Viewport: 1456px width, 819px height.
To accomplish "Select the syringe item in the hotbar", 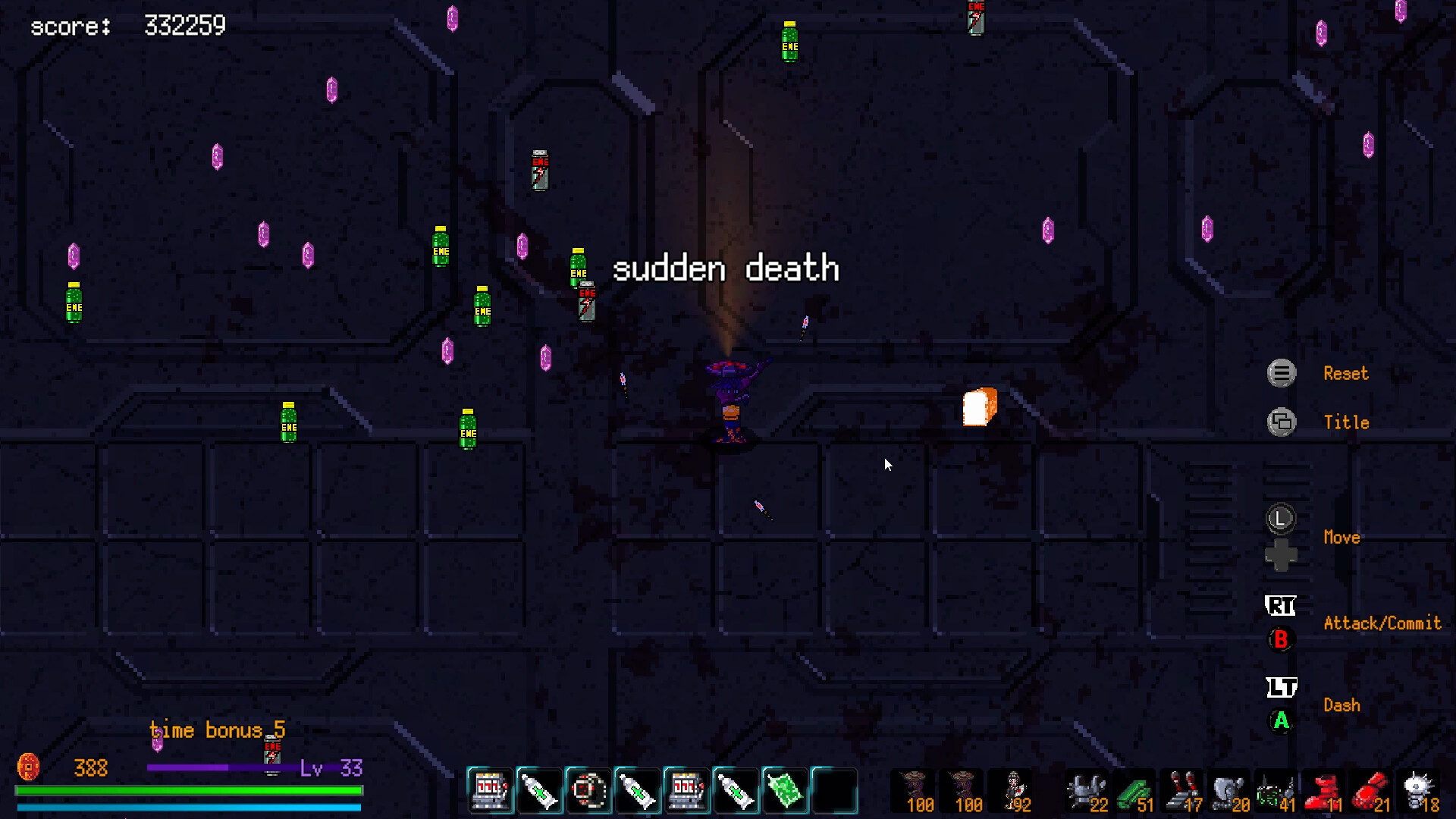I will tap(540, 791).
